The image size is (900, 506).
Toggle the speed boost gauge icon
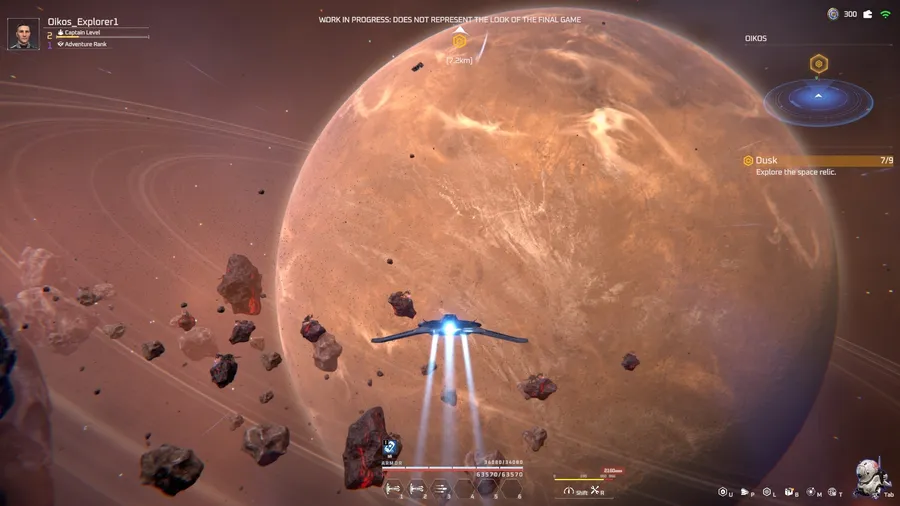[570, 491]
